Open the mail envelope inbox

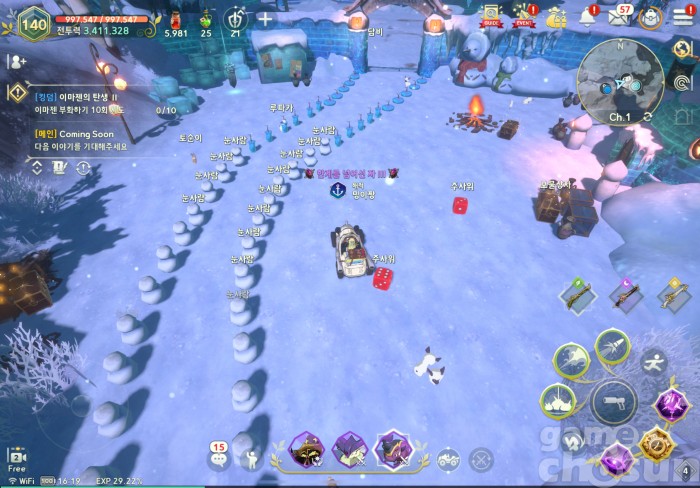click(x=620, y=17)
